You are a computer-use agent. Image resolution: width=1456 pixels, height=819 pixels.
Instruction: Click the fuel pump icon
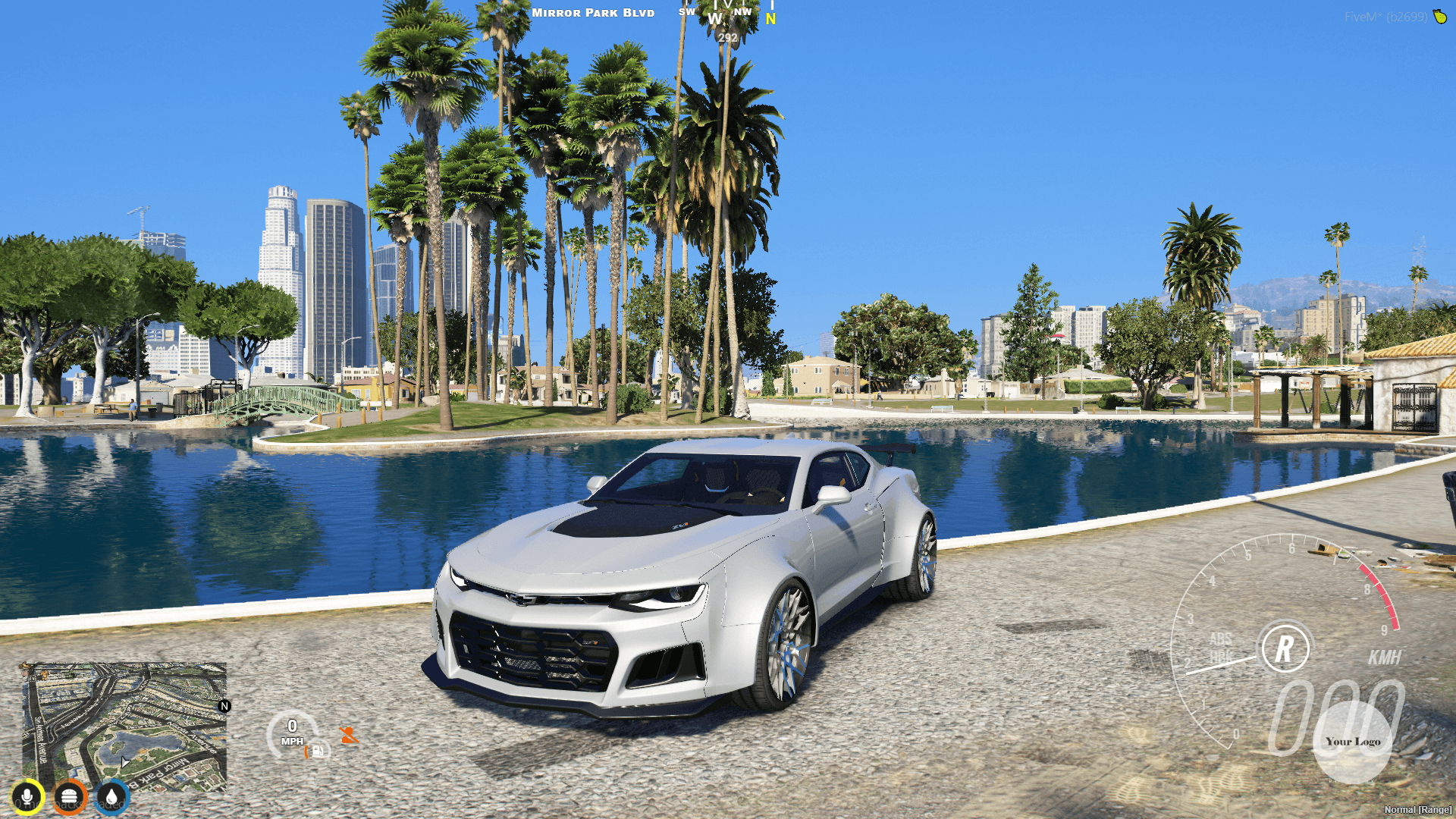[x=315, y=749]
